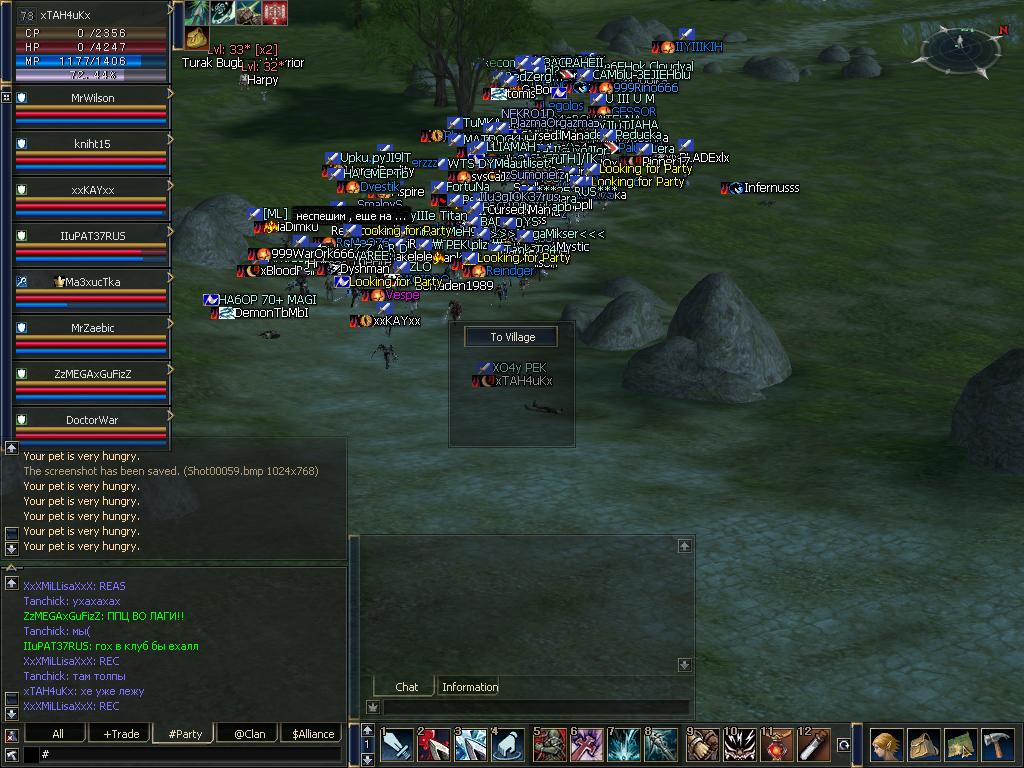
Task: Target party member kniht15
Action: point(92,144)
